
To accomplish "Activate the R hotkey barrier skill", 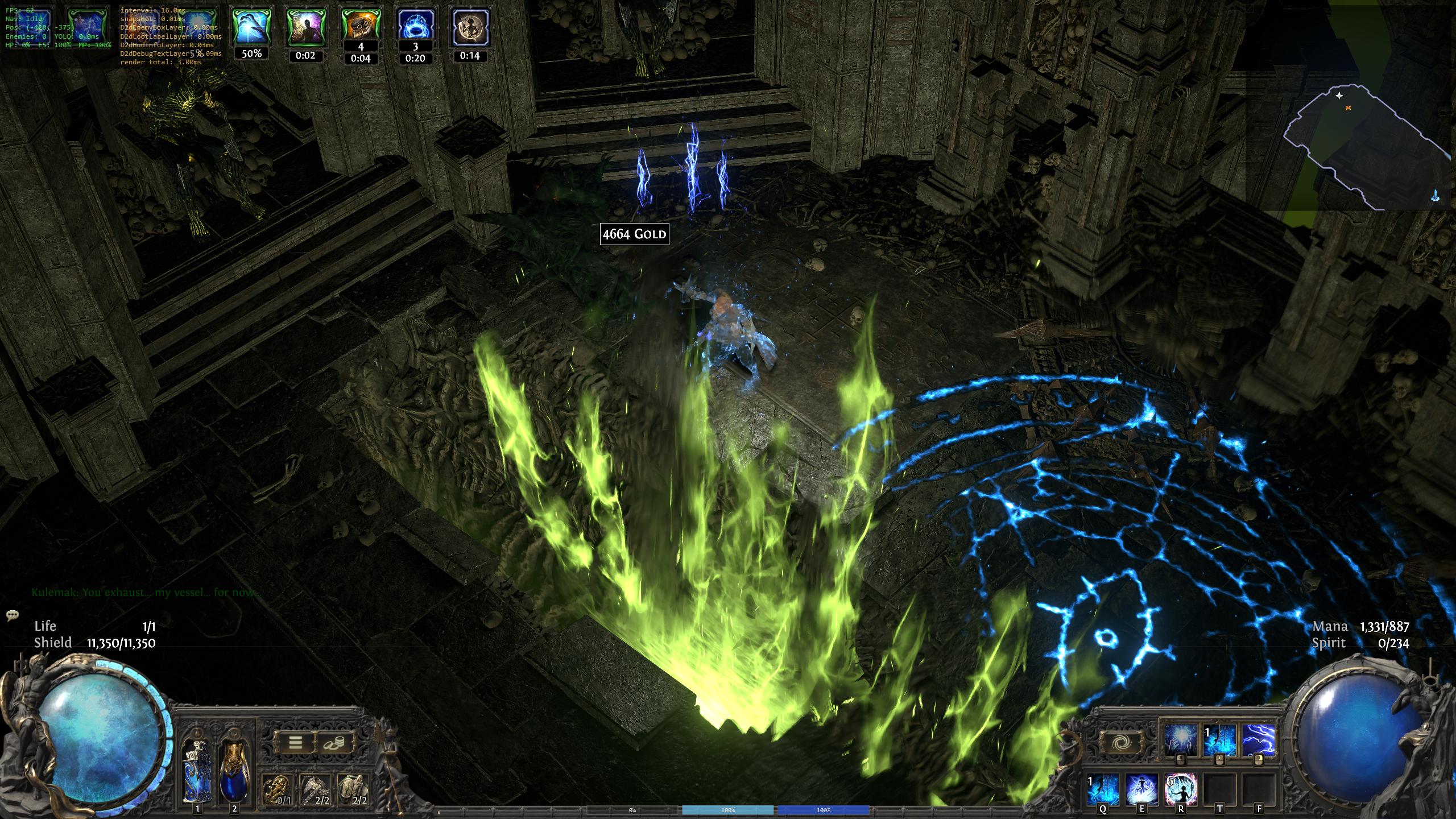I will [x=1181, y=789].
